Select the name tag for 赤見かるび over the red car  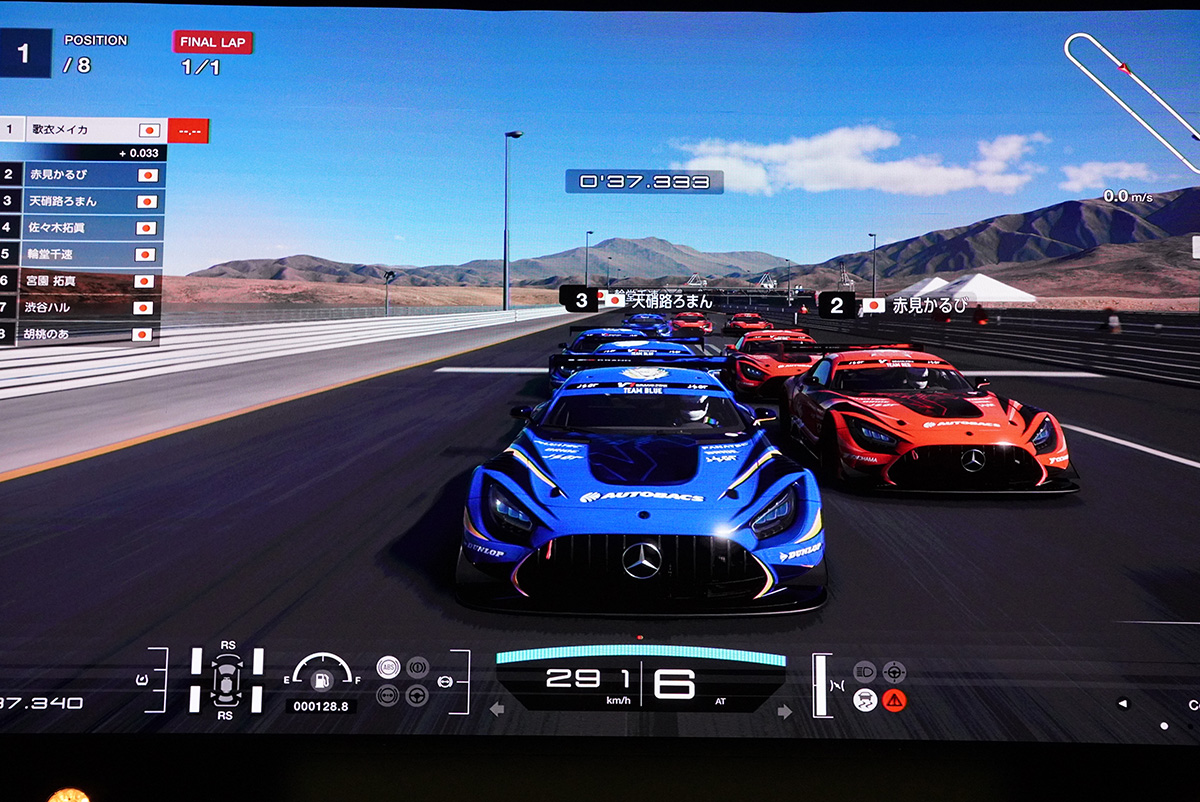point(896,305)
